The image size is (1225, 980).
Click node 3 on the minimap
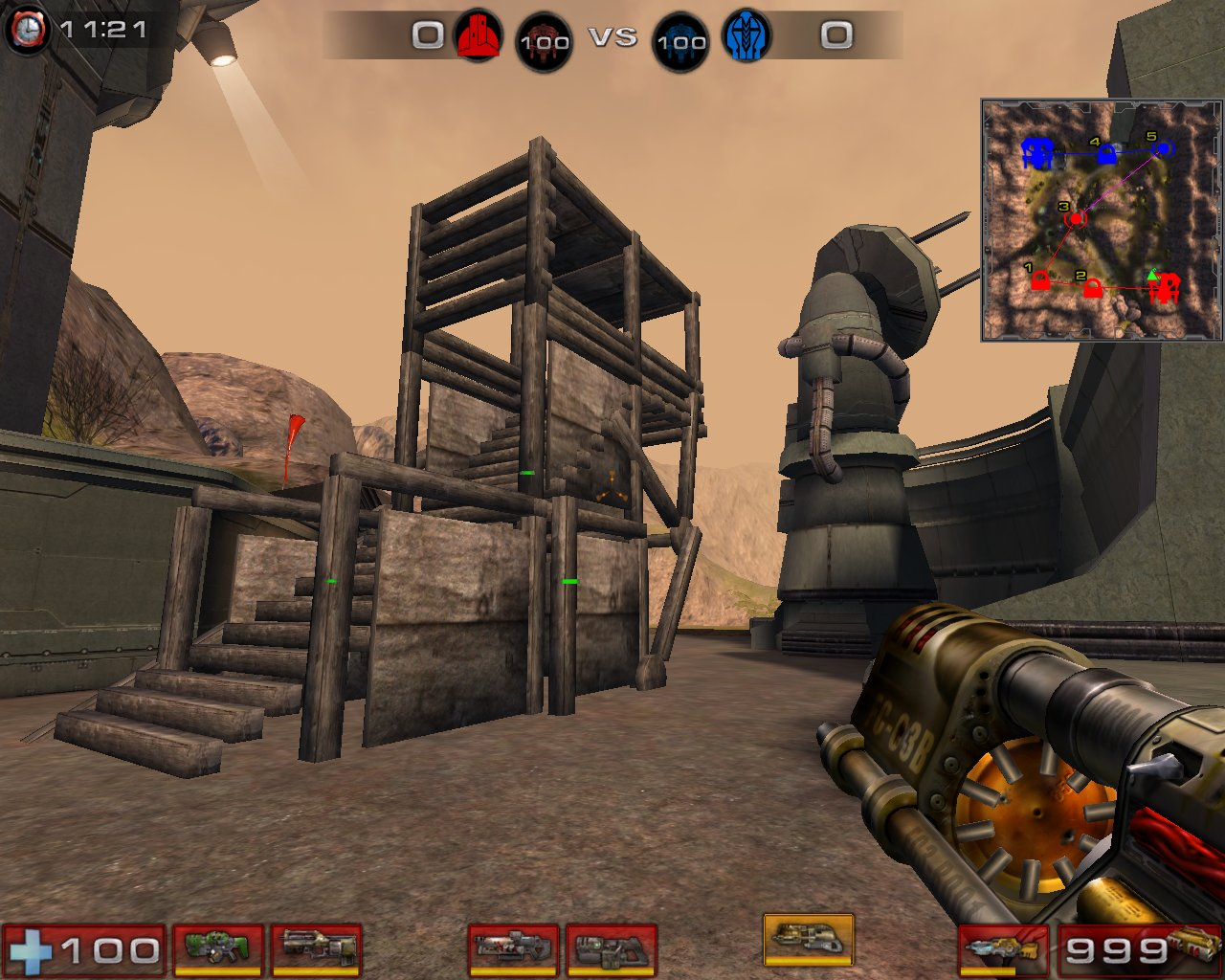point(1078,218)
